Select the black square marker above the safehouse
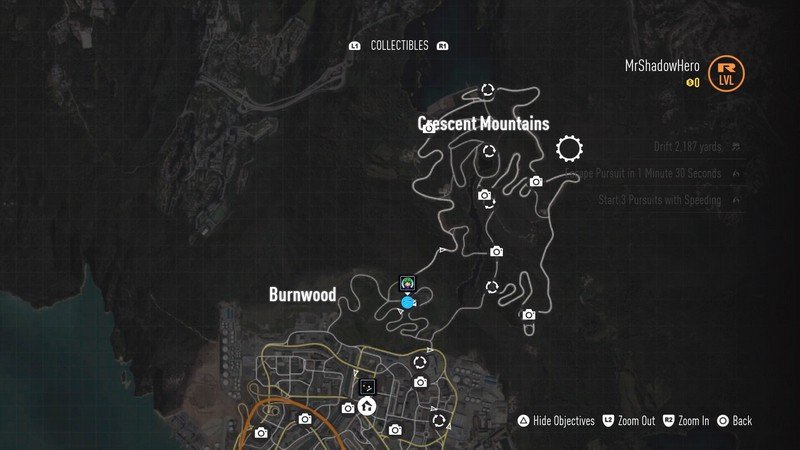Viewport: 800px width, 450px height. click(x=367, y=385)
